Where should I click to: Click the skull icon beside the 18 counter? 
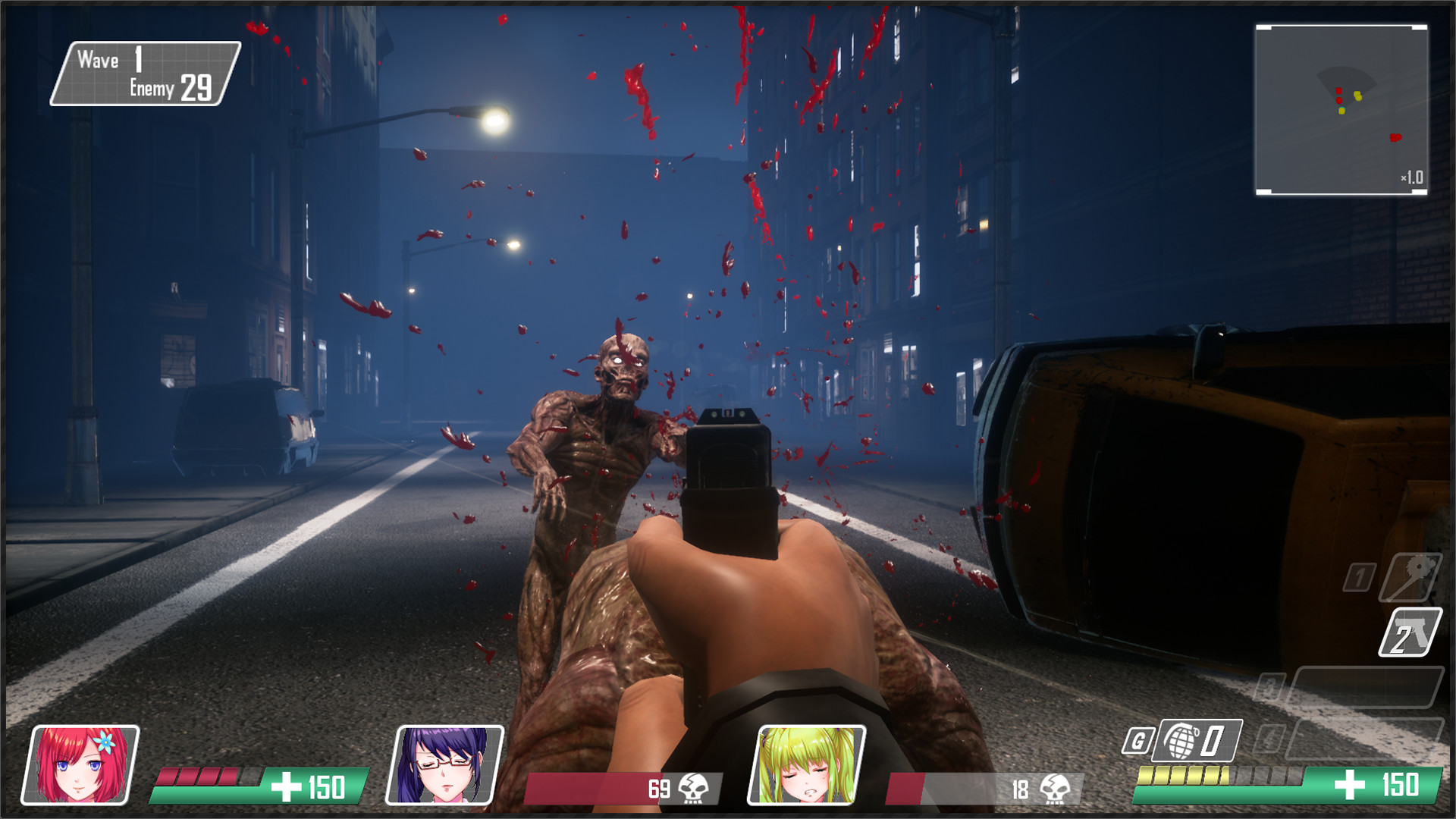[x=1056, y=789]
